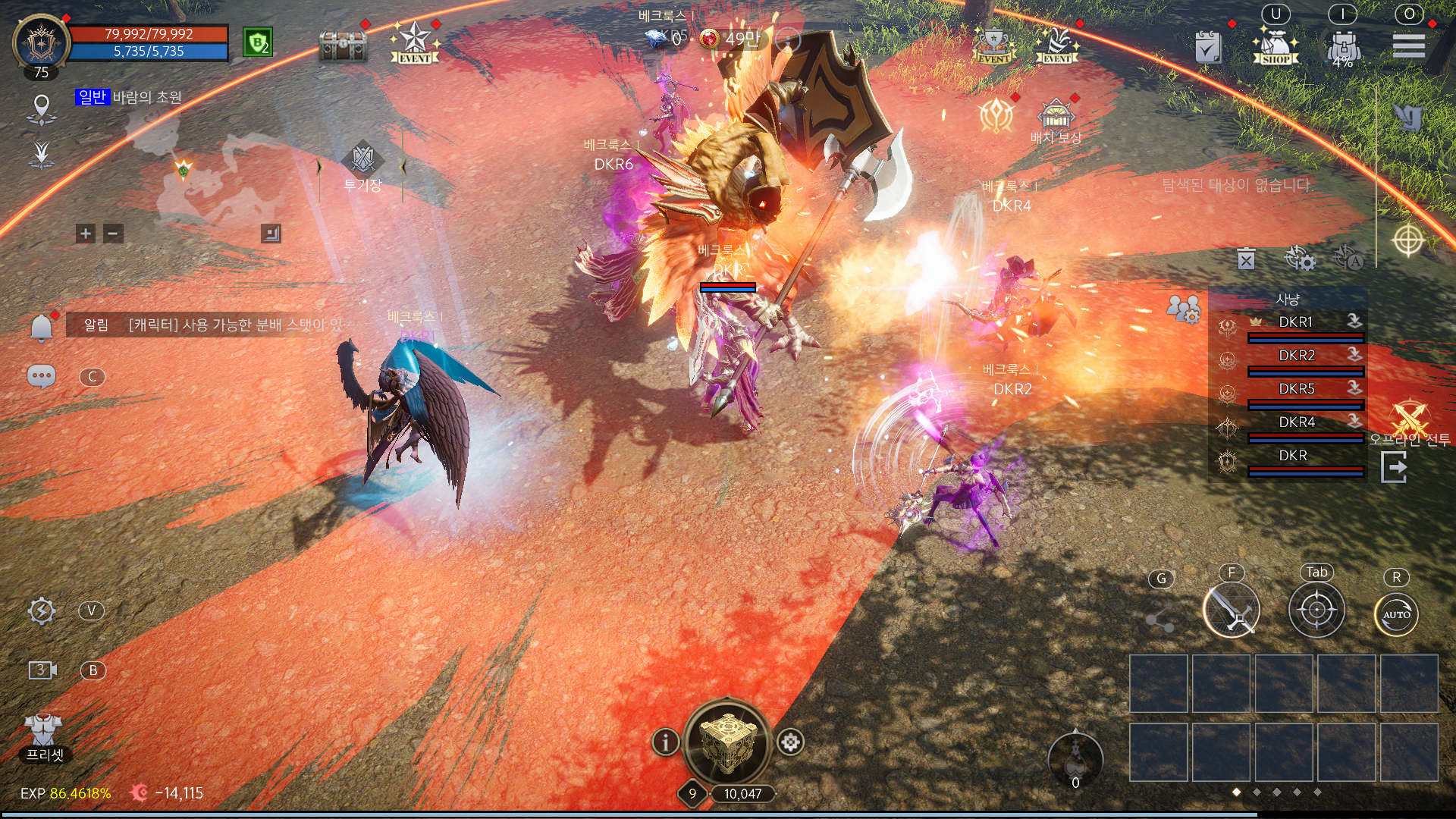Click the crosshair target select button
The image size is (1456, 819).
(1316, 610)
